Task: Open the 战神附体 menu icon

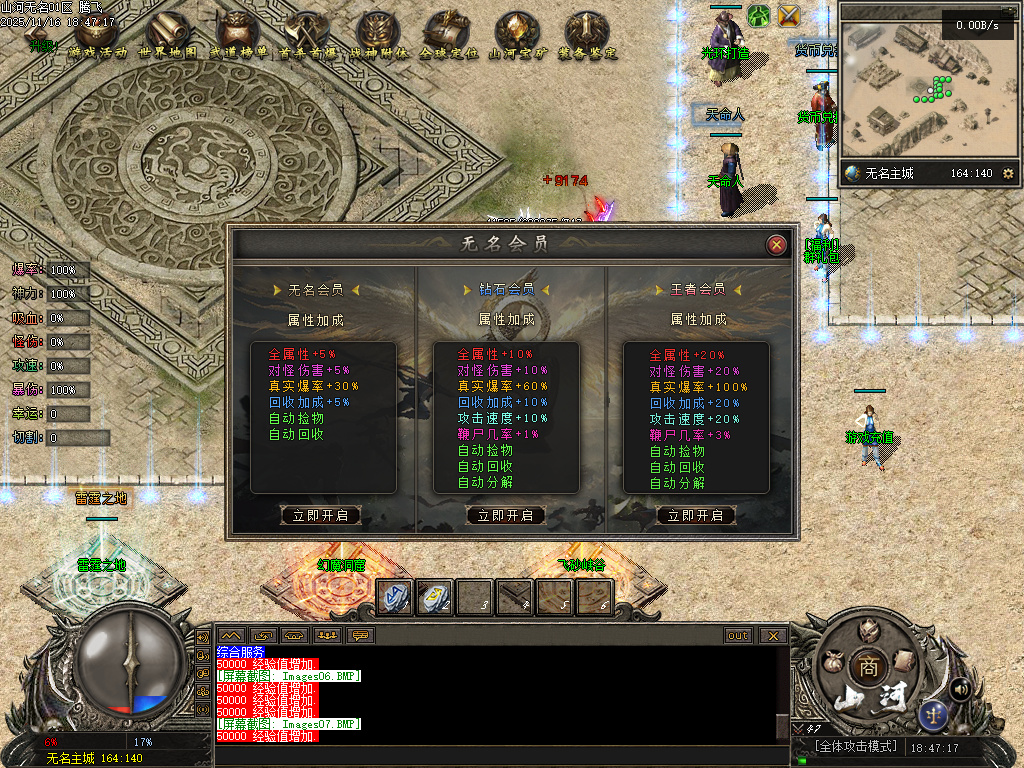Action: 378,37
